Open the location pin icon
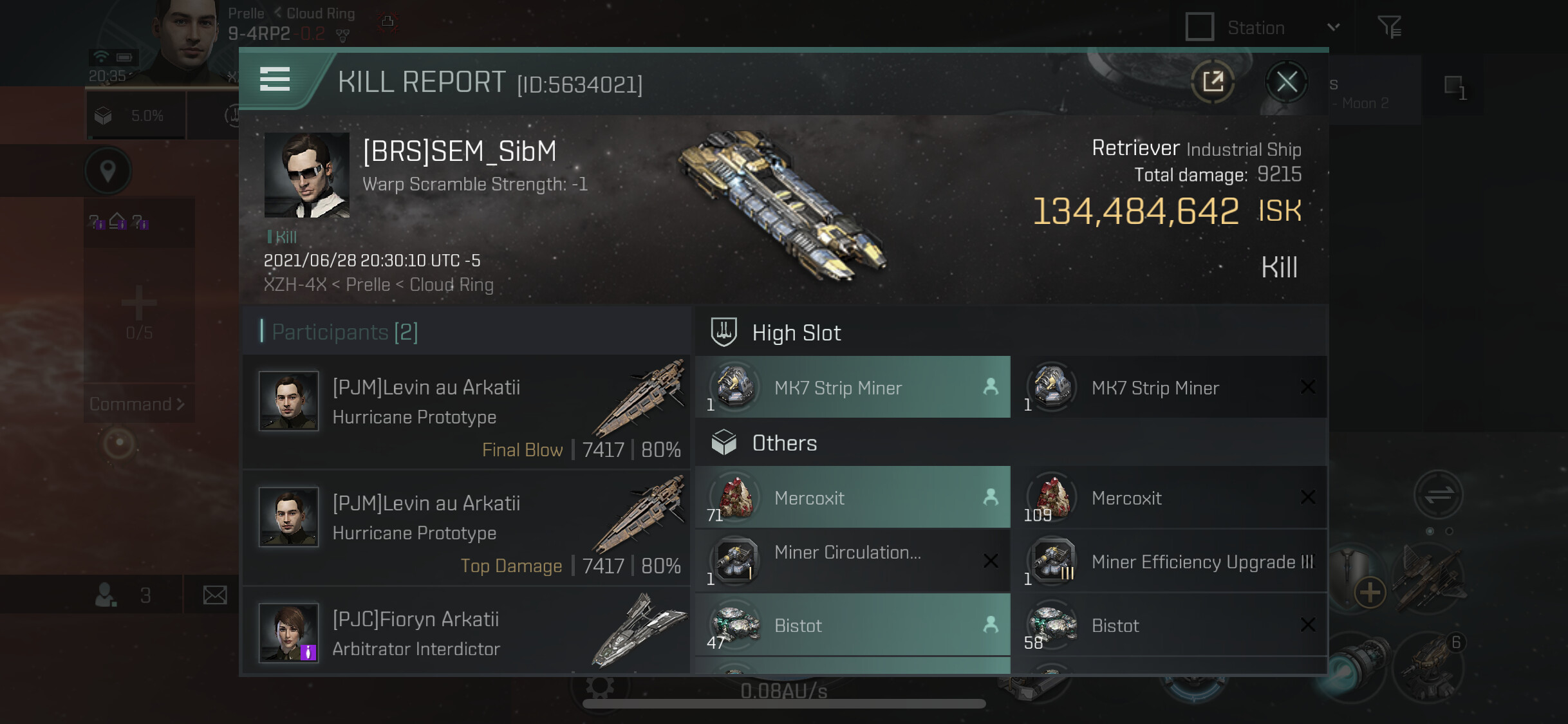 pyautogui.click(x=108, y=171)
